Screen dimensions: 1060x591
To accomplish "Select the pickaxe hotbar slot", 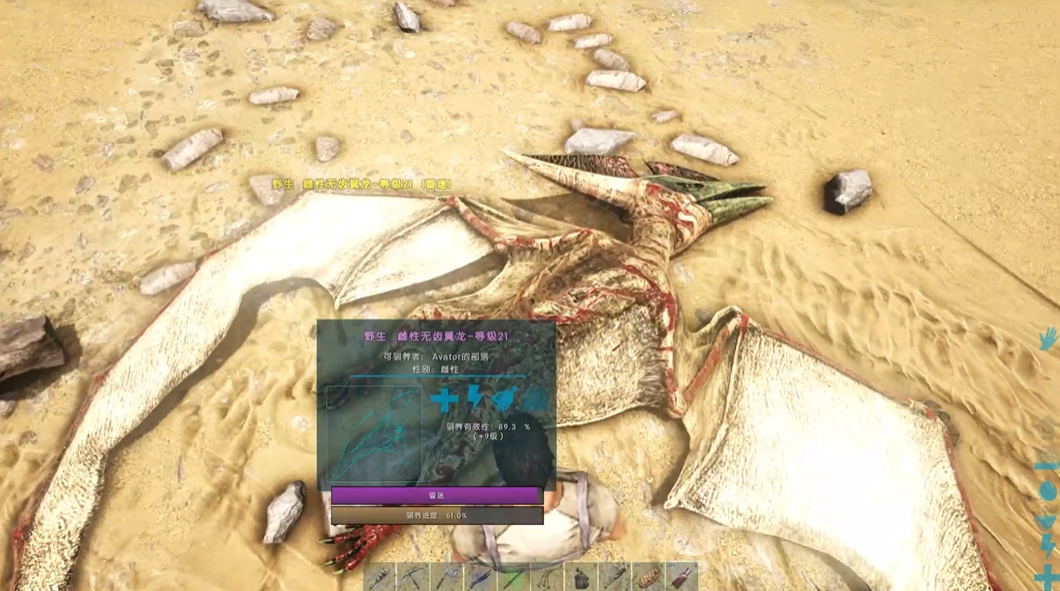I will 412,577.
